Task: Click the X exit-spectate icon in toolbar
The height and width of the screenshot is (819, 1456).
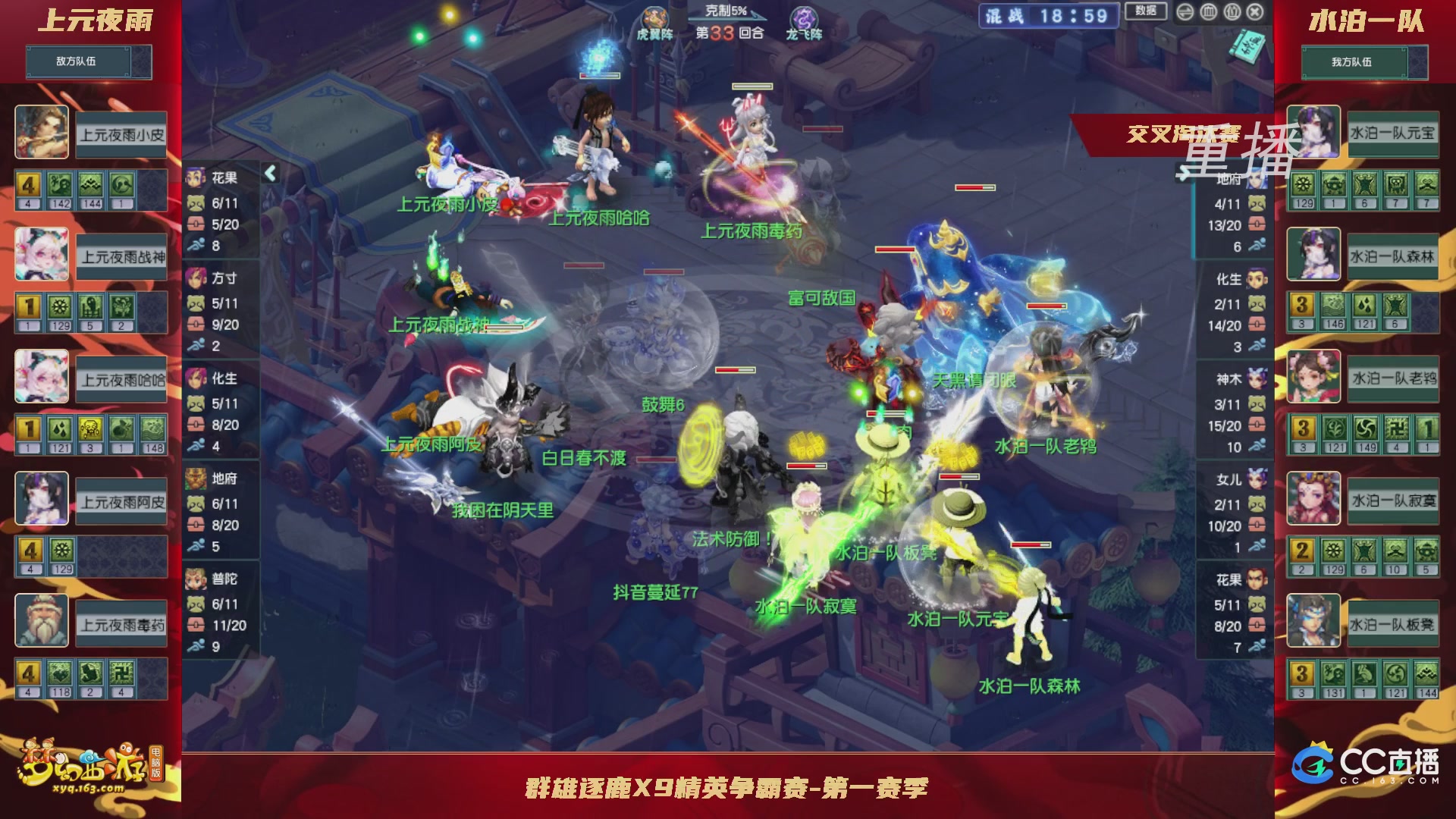Action: (1254, 12)
